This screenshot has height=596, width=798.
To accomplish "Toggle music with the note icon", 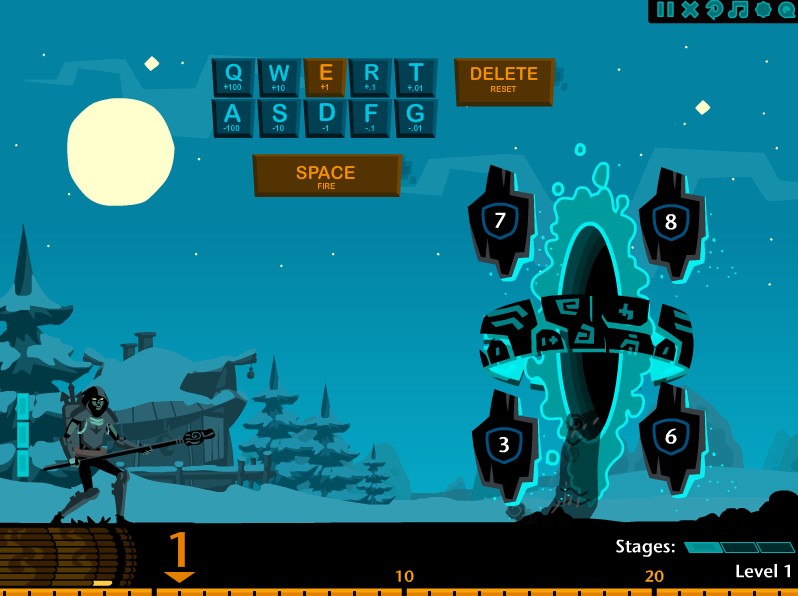I will (738, 10).
